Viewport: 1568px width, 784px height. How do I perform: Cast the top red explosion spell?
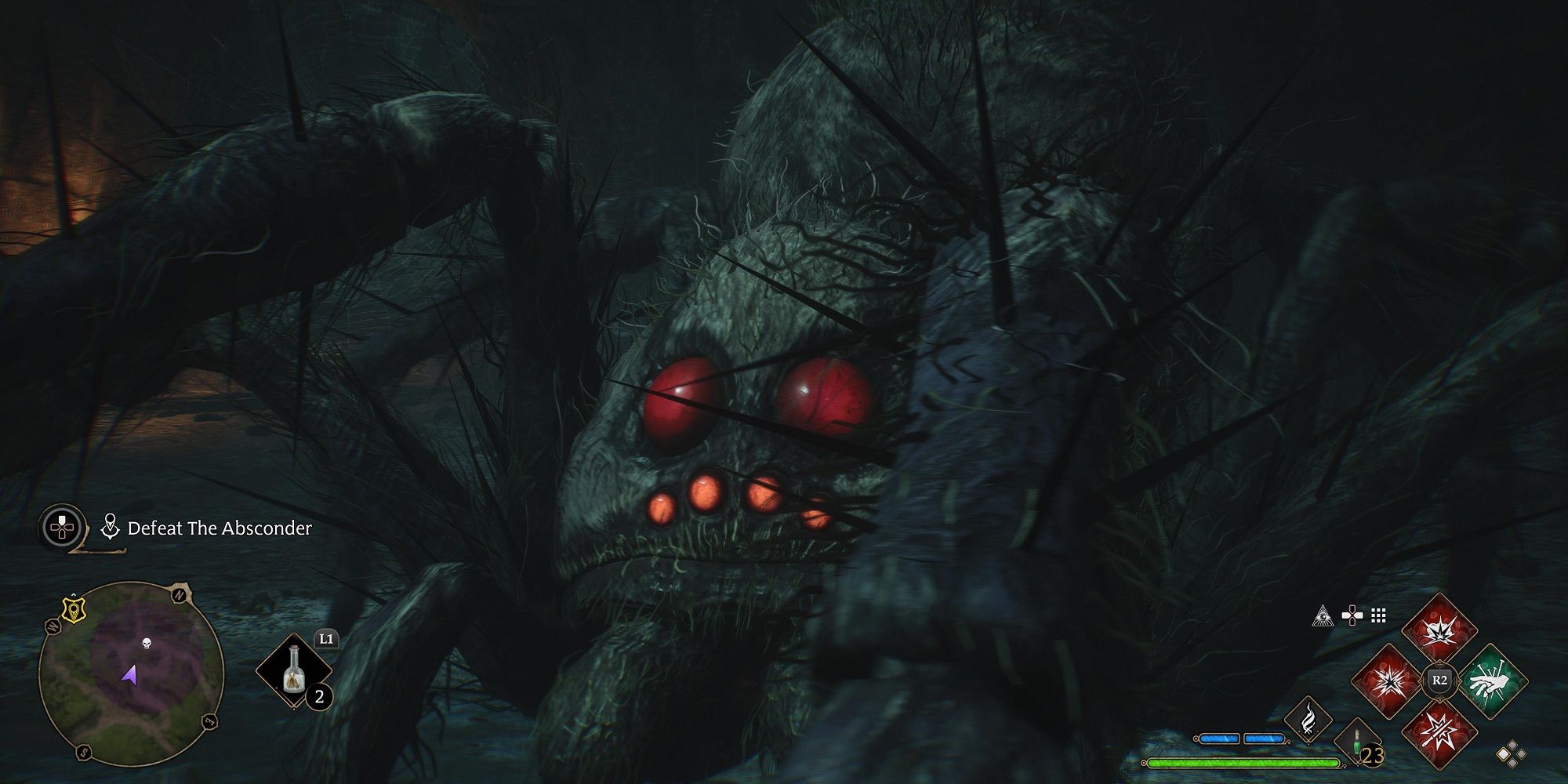click(x=1439, y=631)
